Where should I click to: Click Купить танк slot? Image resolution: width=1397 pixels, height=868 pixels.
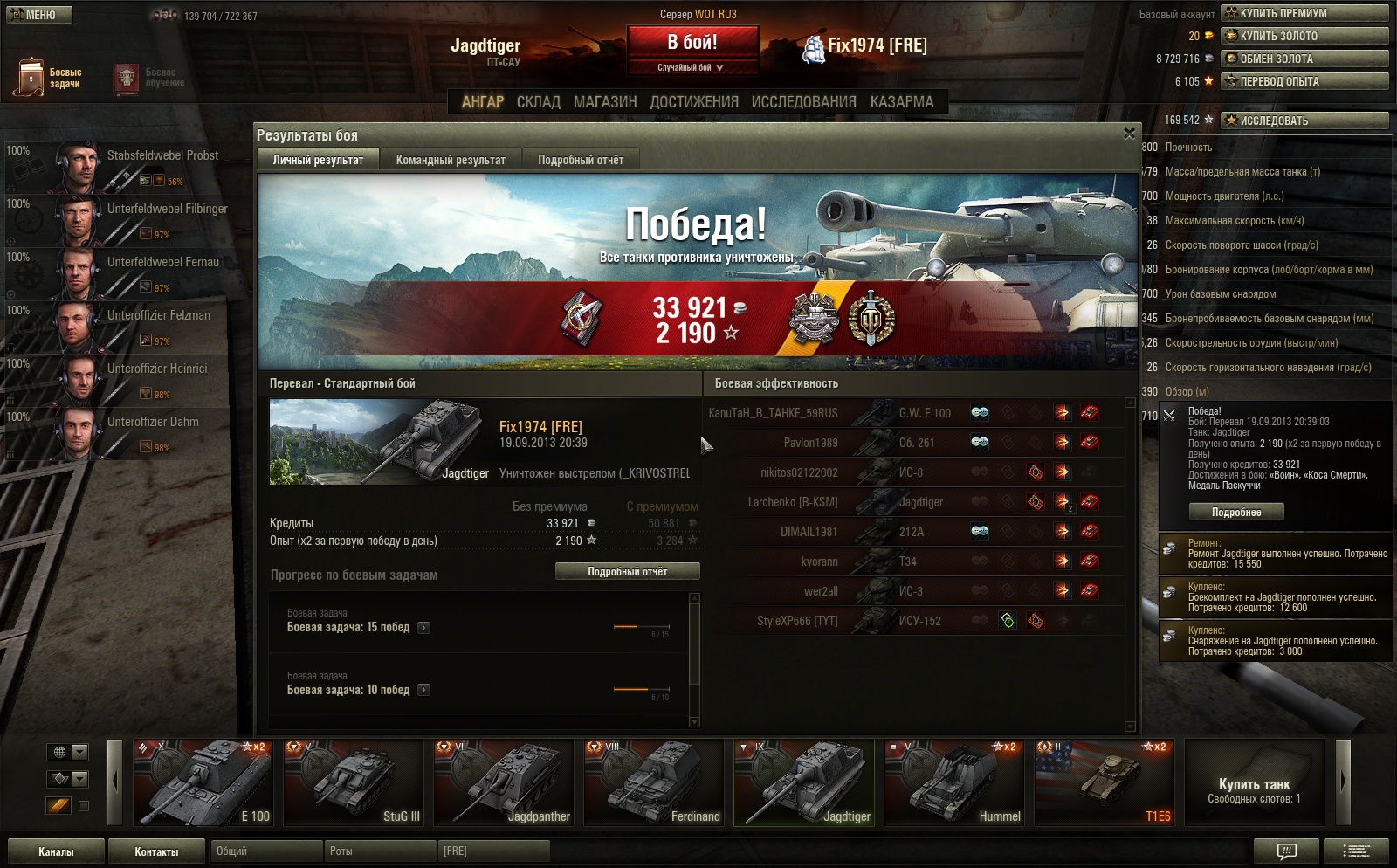1254,782
